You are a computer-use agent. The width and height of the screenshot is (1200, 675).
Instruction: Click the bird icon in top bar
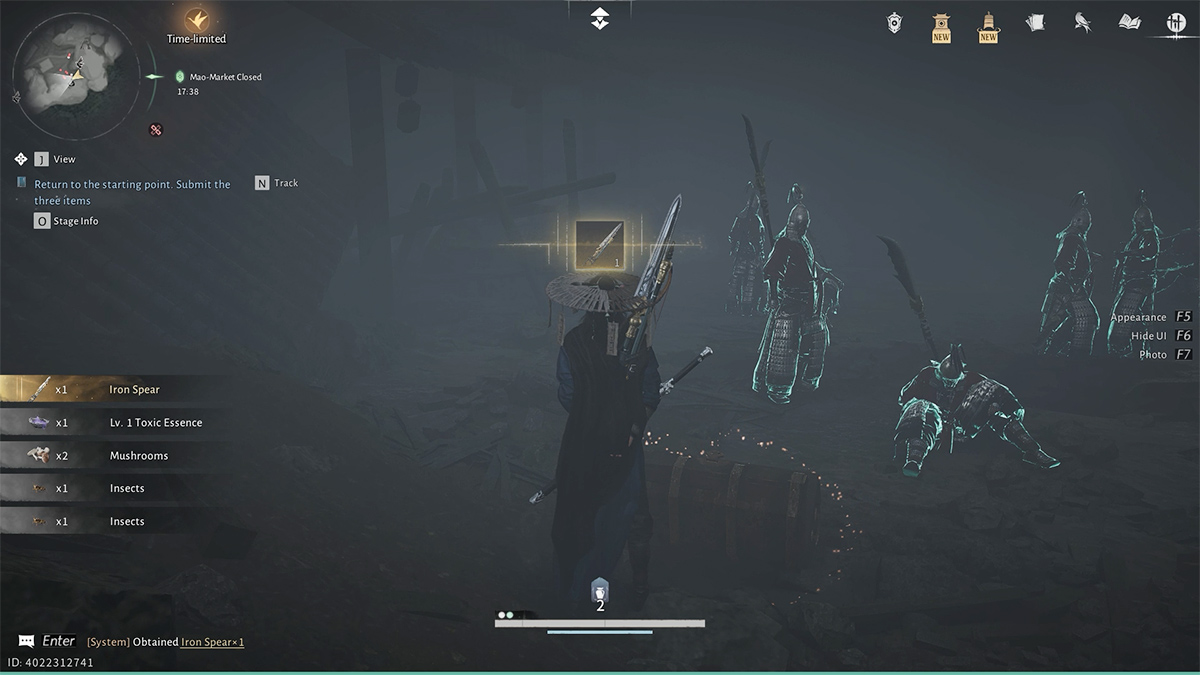[1082, 22]
